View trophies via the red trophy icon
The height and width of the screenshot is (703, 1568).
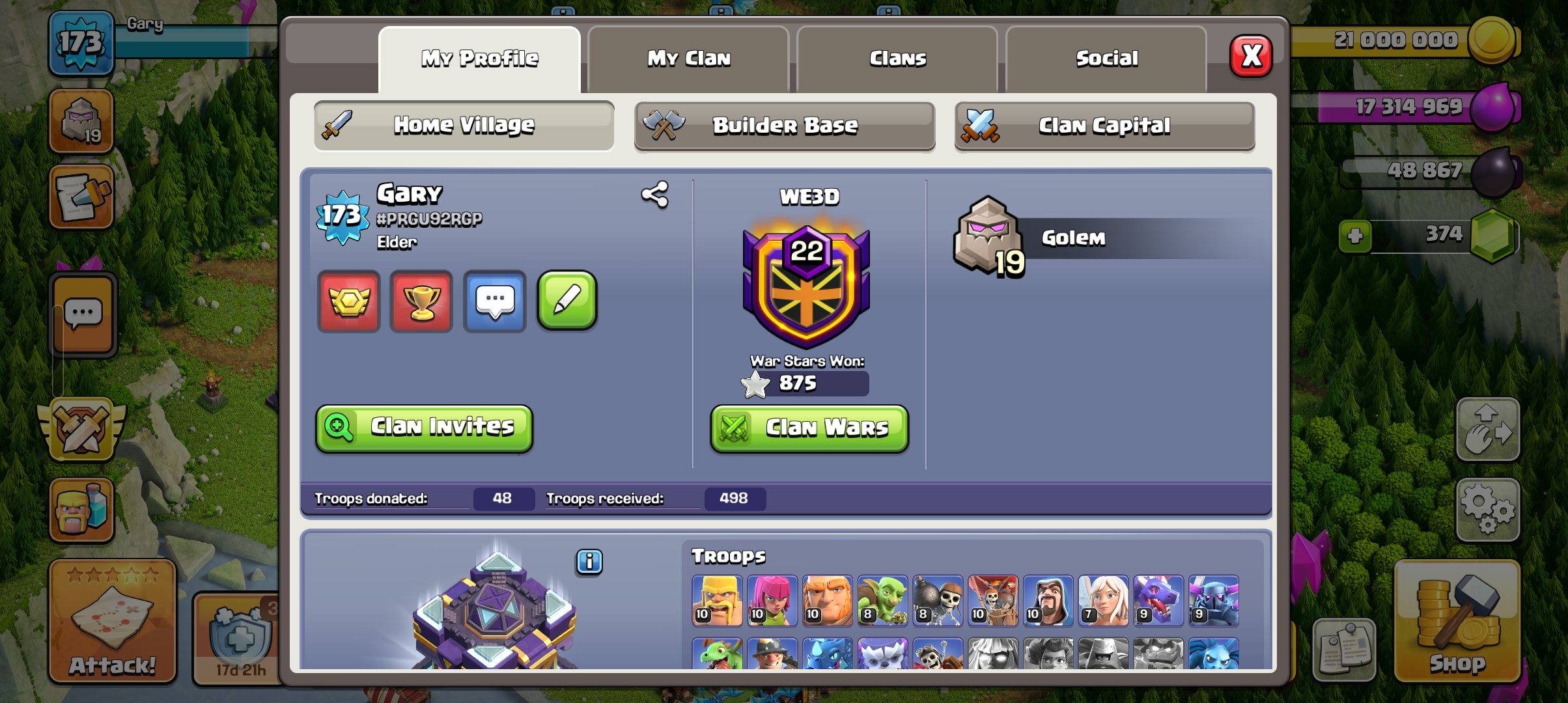coord(422,301)
